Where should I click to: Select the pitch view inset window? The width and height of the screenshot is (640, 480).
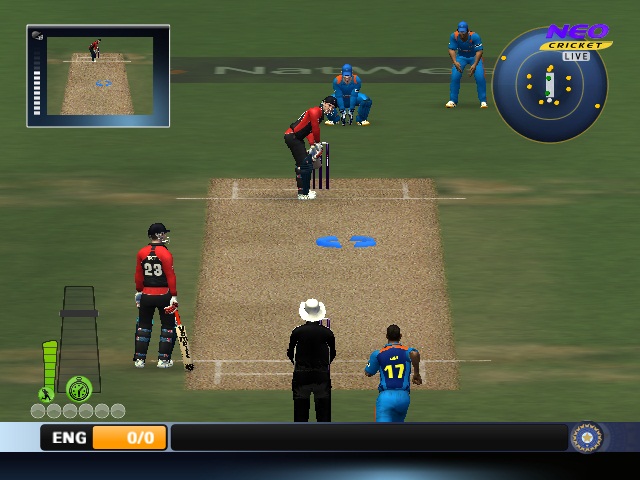click(x=98, y=76)
